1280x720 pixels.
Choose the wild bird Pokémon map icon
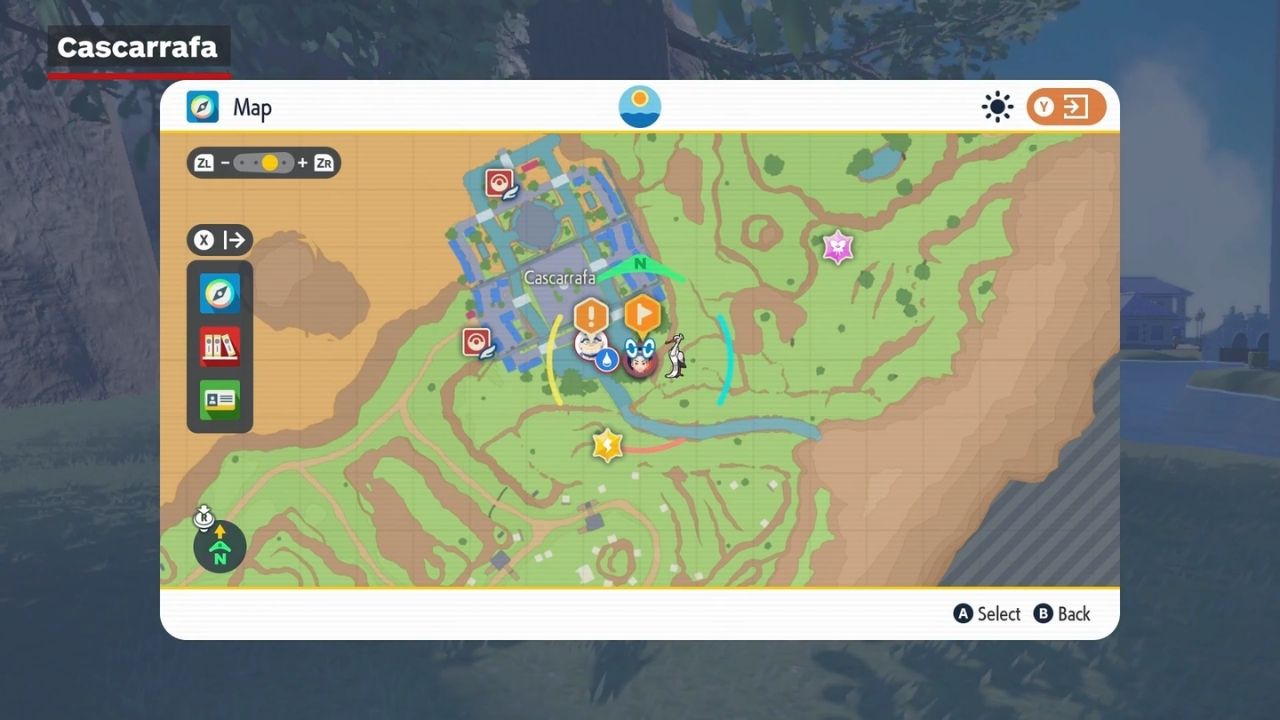pyautogui.click(x=676, y=356)
